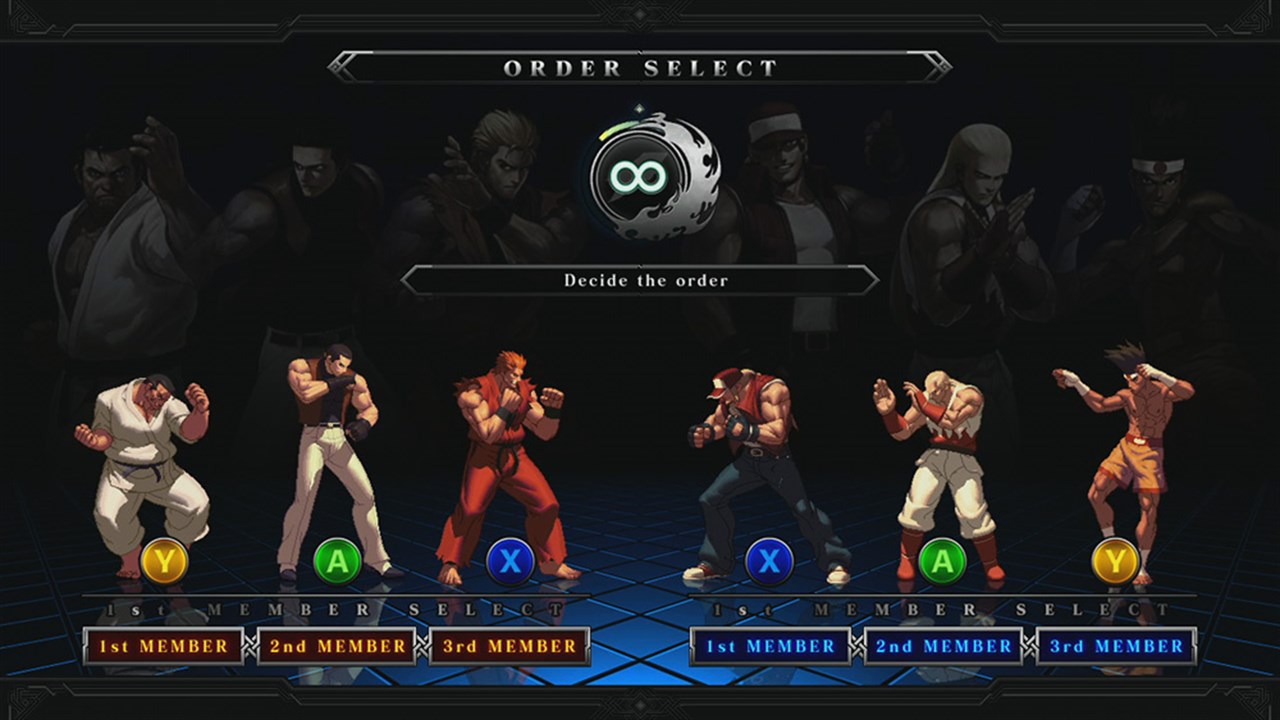Click the red 3rd MEMBER slot
Viewport: 1280px width, 720px height.
click(x=509, y=646)
